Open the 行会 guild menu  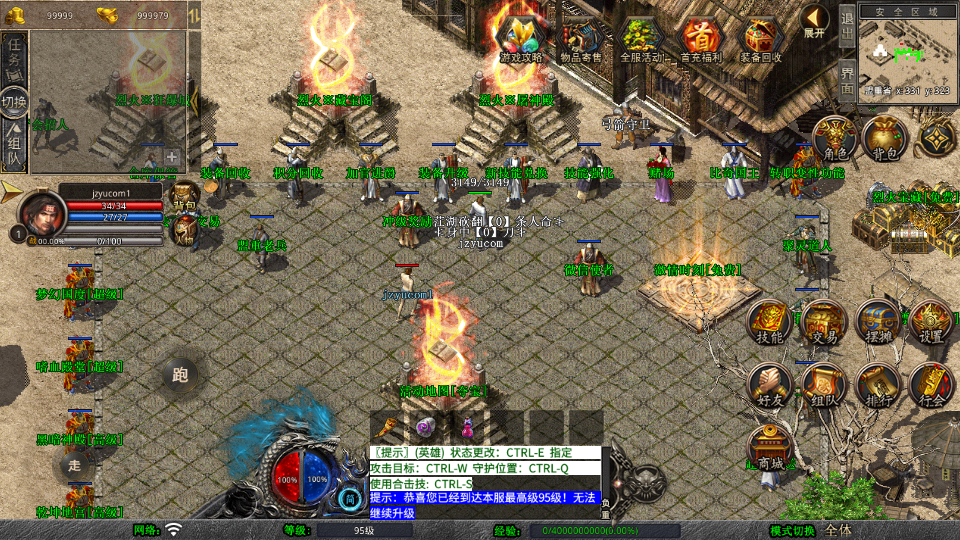931,386
